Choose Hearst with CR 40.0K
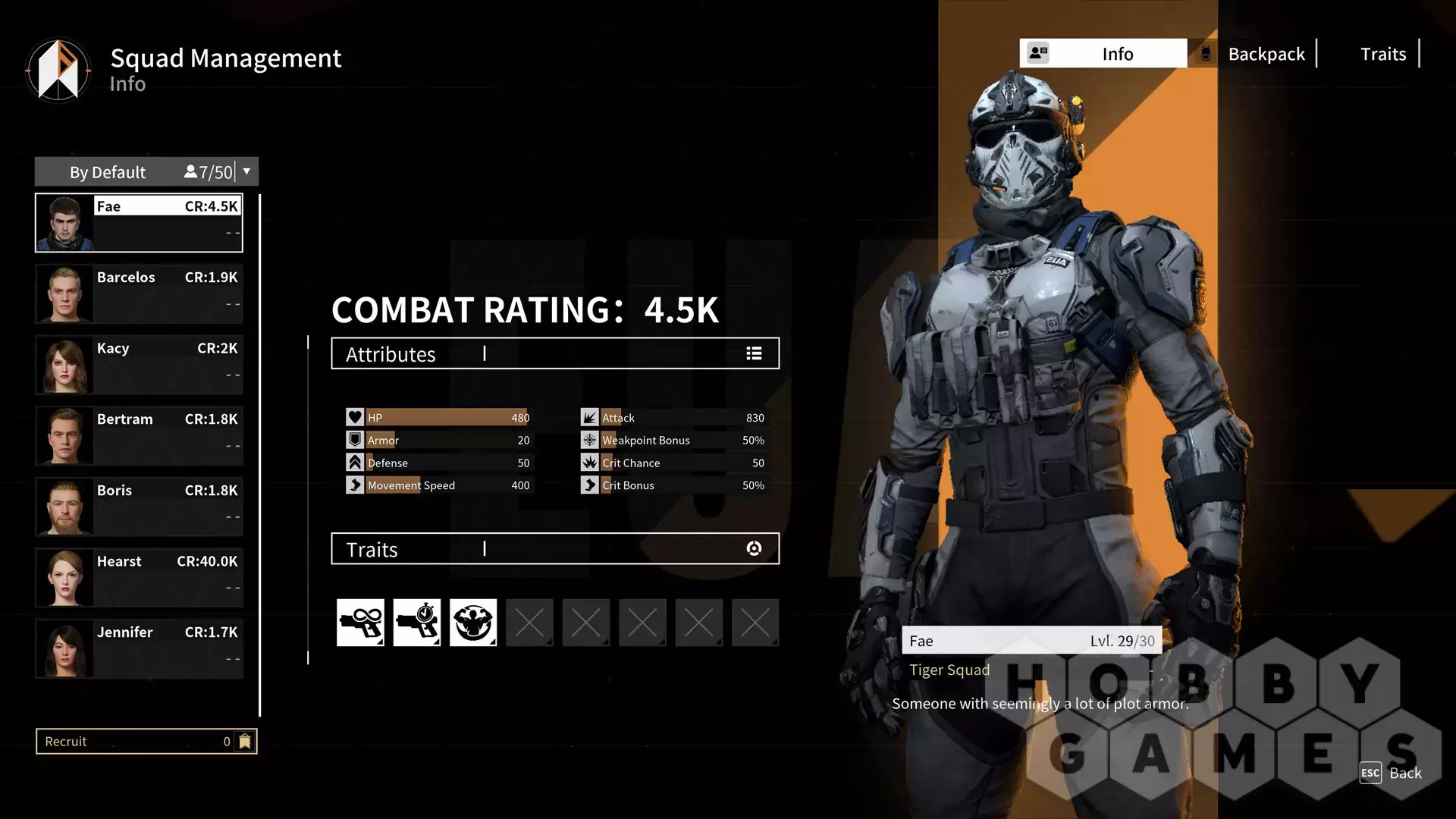The width and height of the screenshot is (1456, 819). [139, 578]
